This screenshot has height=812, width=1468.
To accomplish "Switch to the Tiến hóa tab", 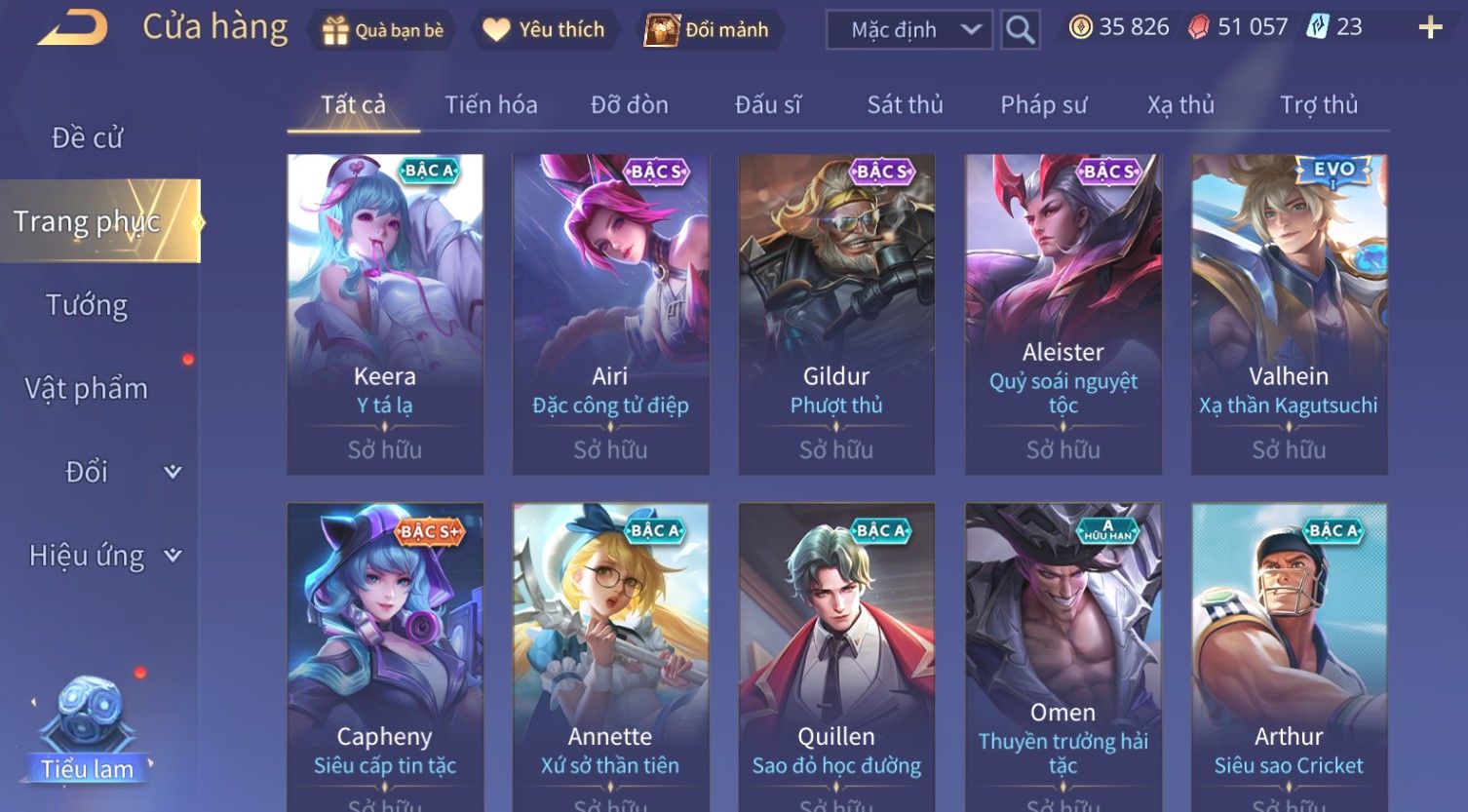I will point(491,104).
